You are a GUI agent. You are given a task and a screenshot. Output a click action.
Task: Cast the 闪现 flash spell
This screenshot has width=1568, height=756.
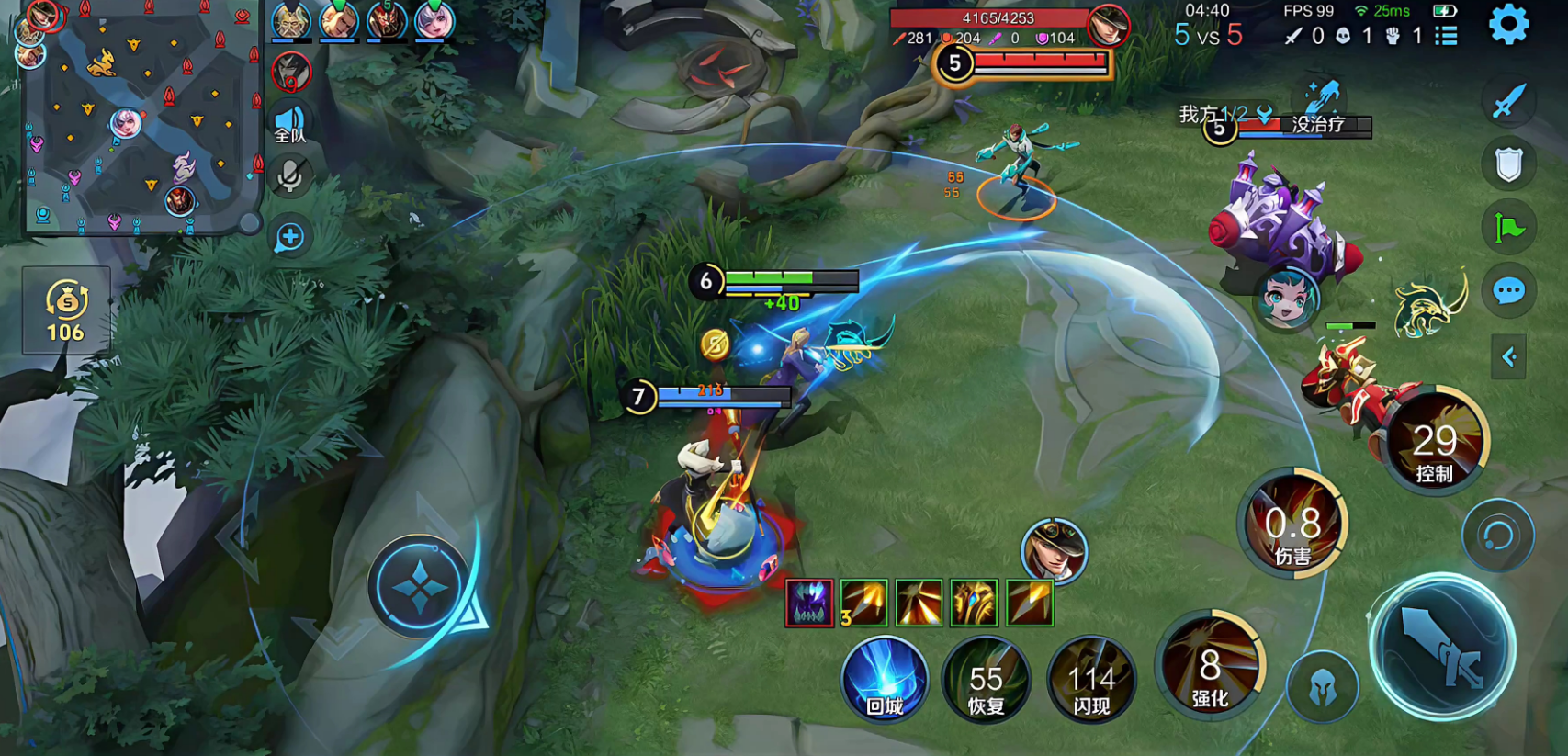(1091, 680)
